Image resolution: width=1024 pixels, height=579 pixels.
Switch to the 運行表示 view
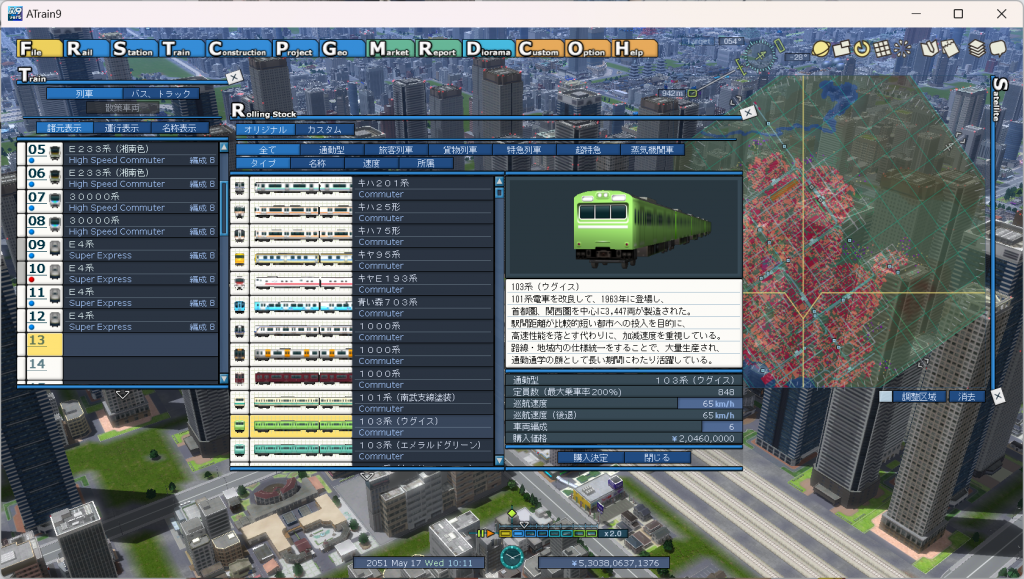point(122,128)
